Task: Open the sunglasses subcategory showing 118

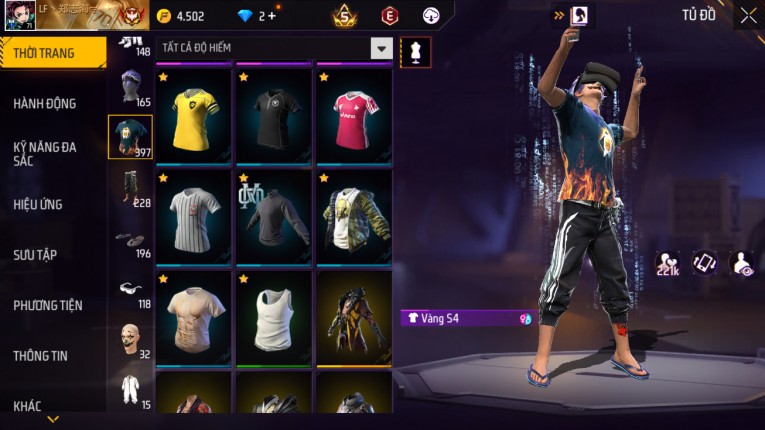Action: (130, 290)
